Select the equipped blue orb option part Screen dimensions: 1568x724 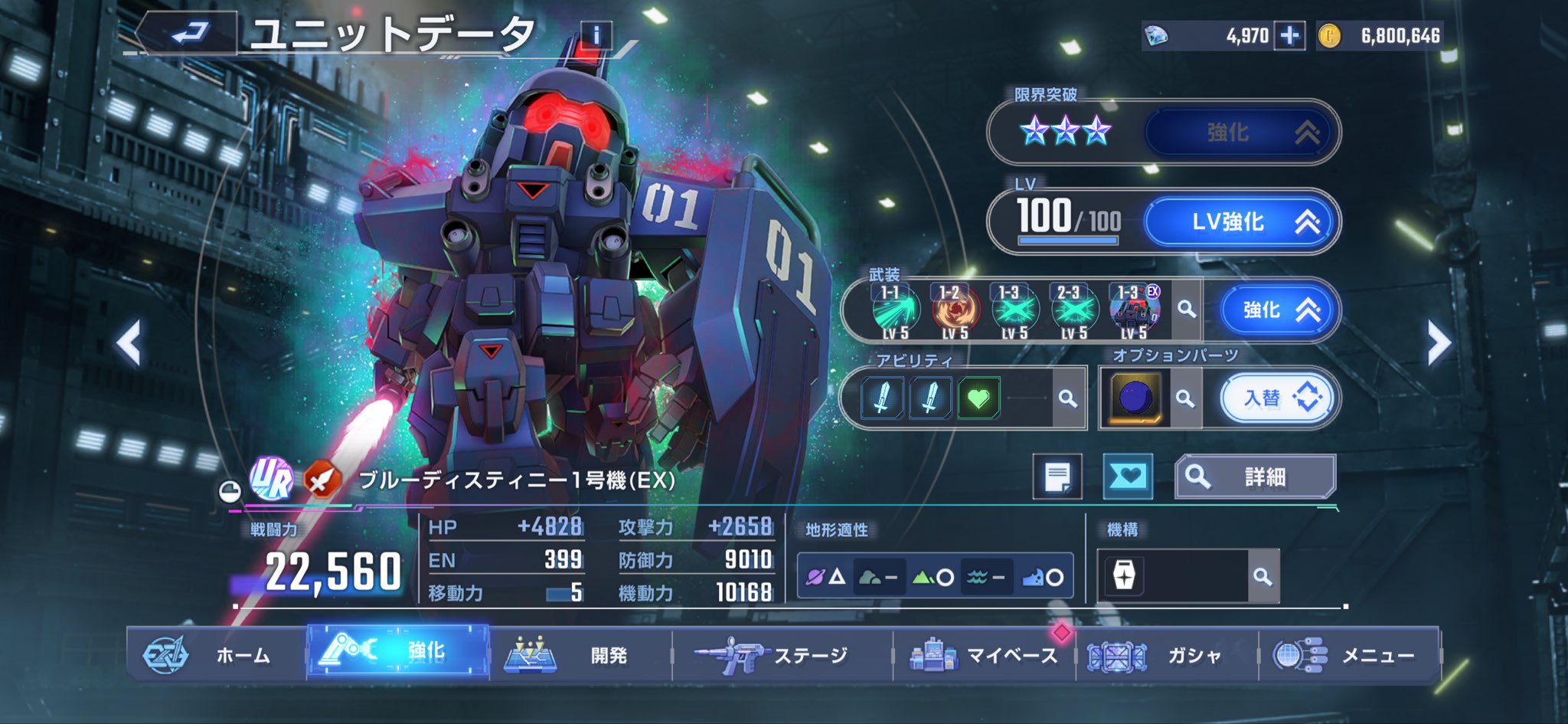coord(1135,398)
